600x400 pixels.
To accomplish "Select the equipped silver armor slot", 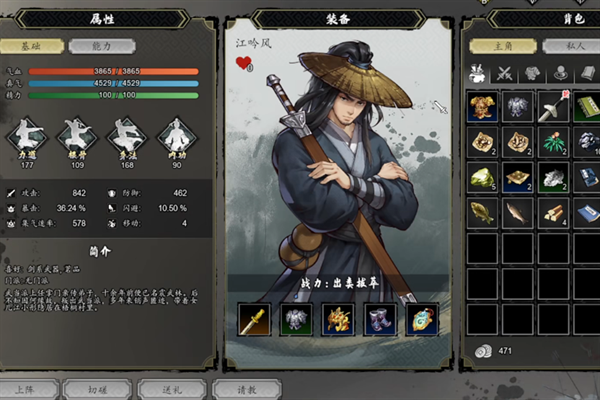I will coord(294,319).
